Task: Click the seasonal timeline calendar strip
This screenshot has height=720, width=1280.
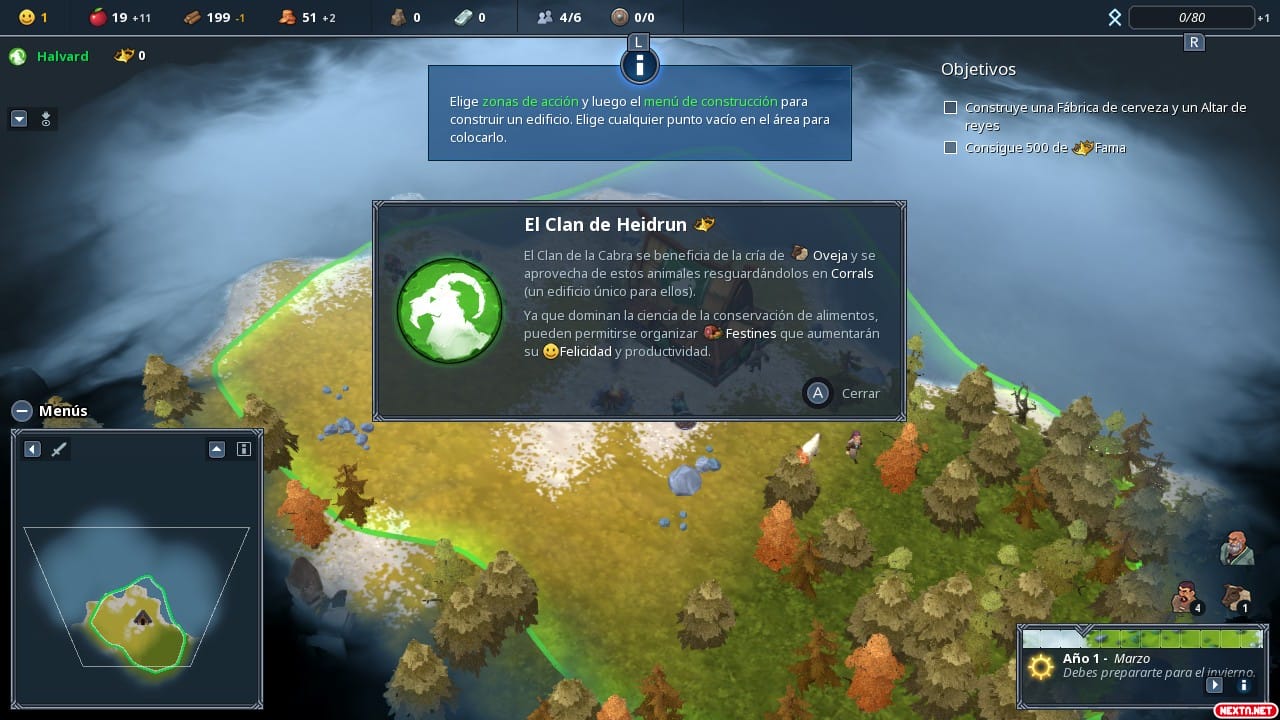Action: pos(1140,637)
